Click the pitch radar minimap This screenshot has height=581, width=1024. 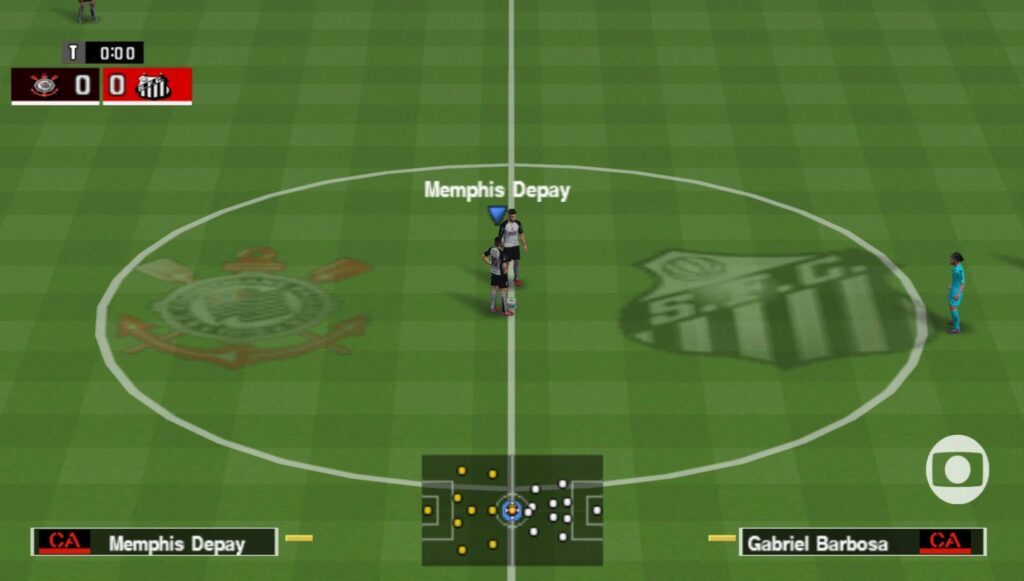[511, 510]
